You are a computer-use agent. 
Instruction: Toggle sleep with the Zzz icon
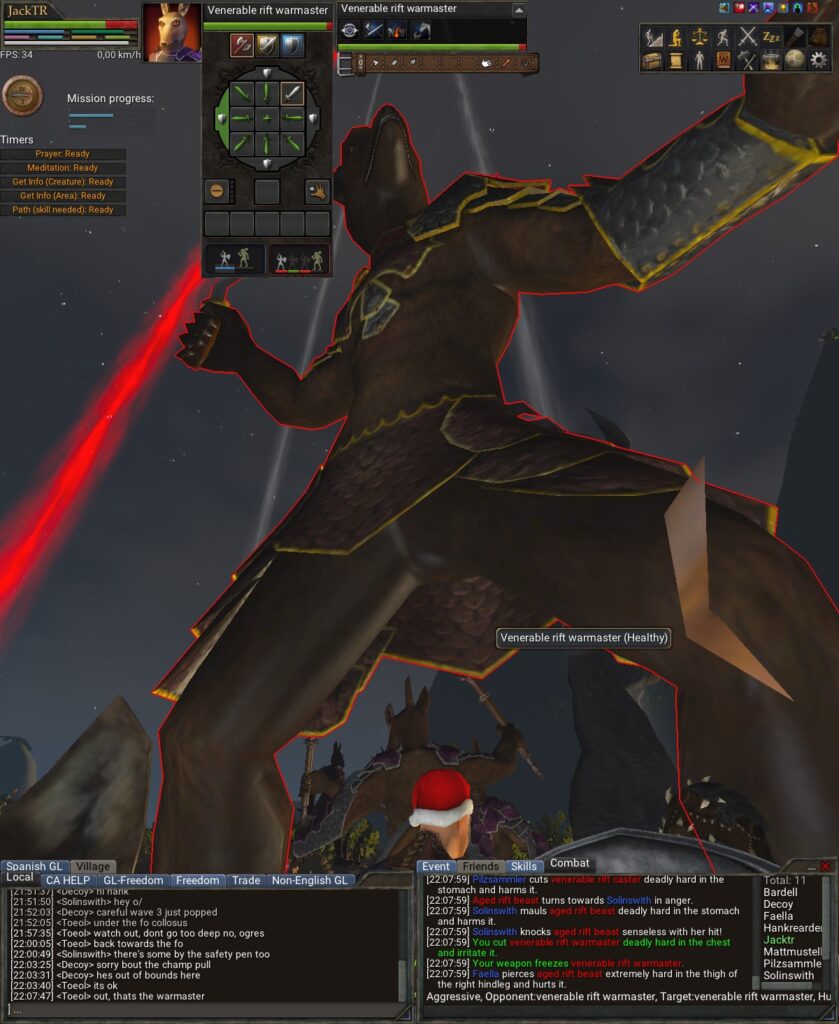pos(771,37)
